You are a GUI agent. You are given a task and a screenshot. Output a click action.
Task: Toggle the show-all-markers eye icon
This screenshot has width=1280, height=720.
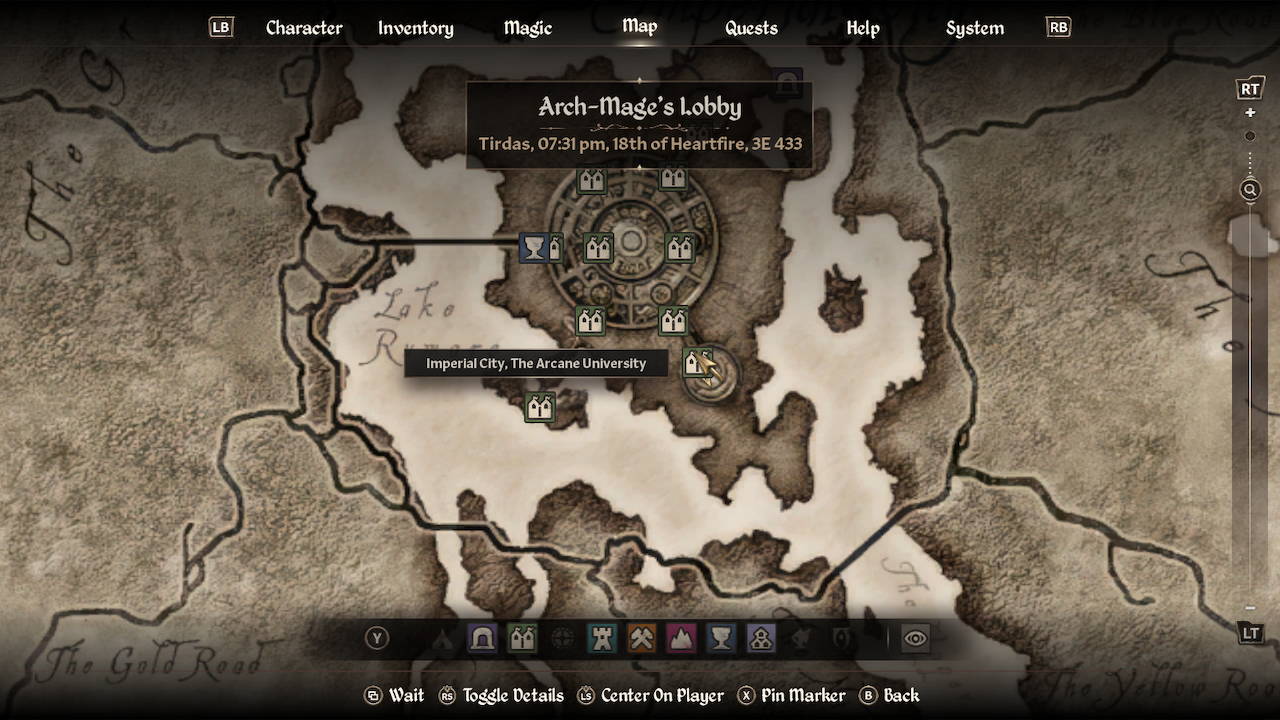(916, 637)
